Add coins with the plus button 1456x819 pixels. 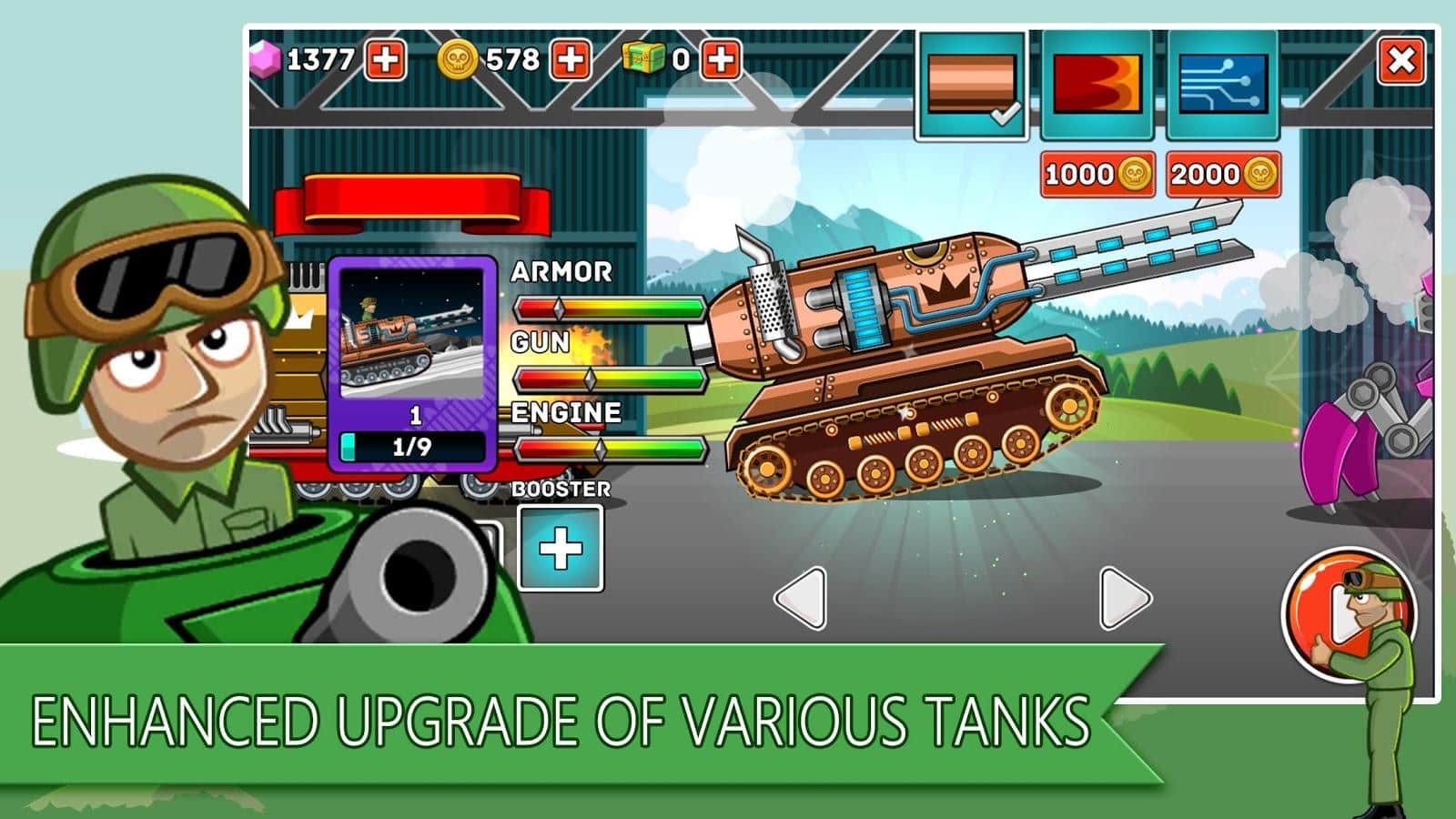point(571,57)
